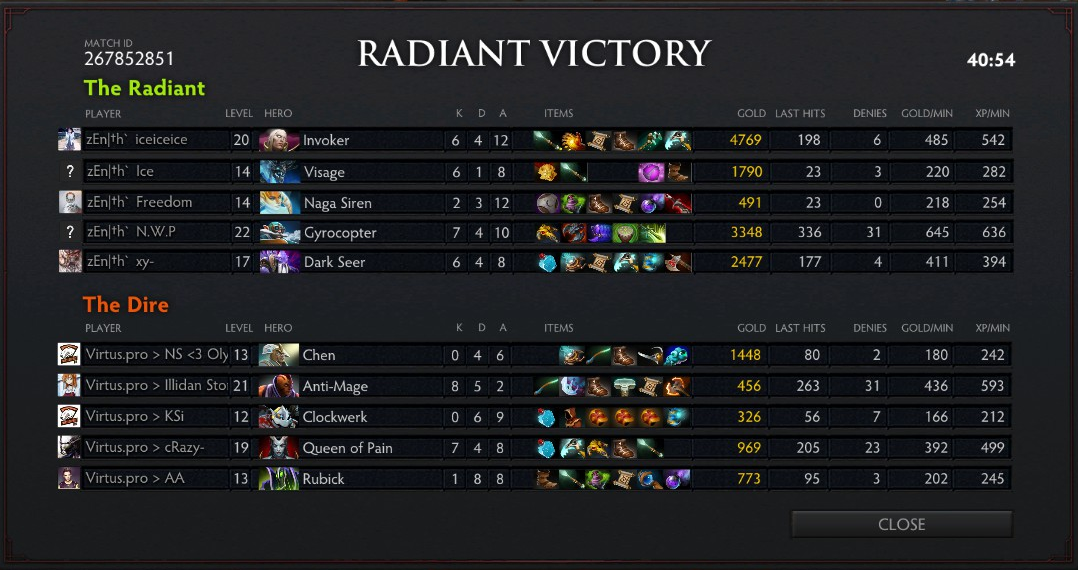This screenshot has width=1078, height=570.
Task: Click the Clockwerk hero portrait
Action: 279,417
